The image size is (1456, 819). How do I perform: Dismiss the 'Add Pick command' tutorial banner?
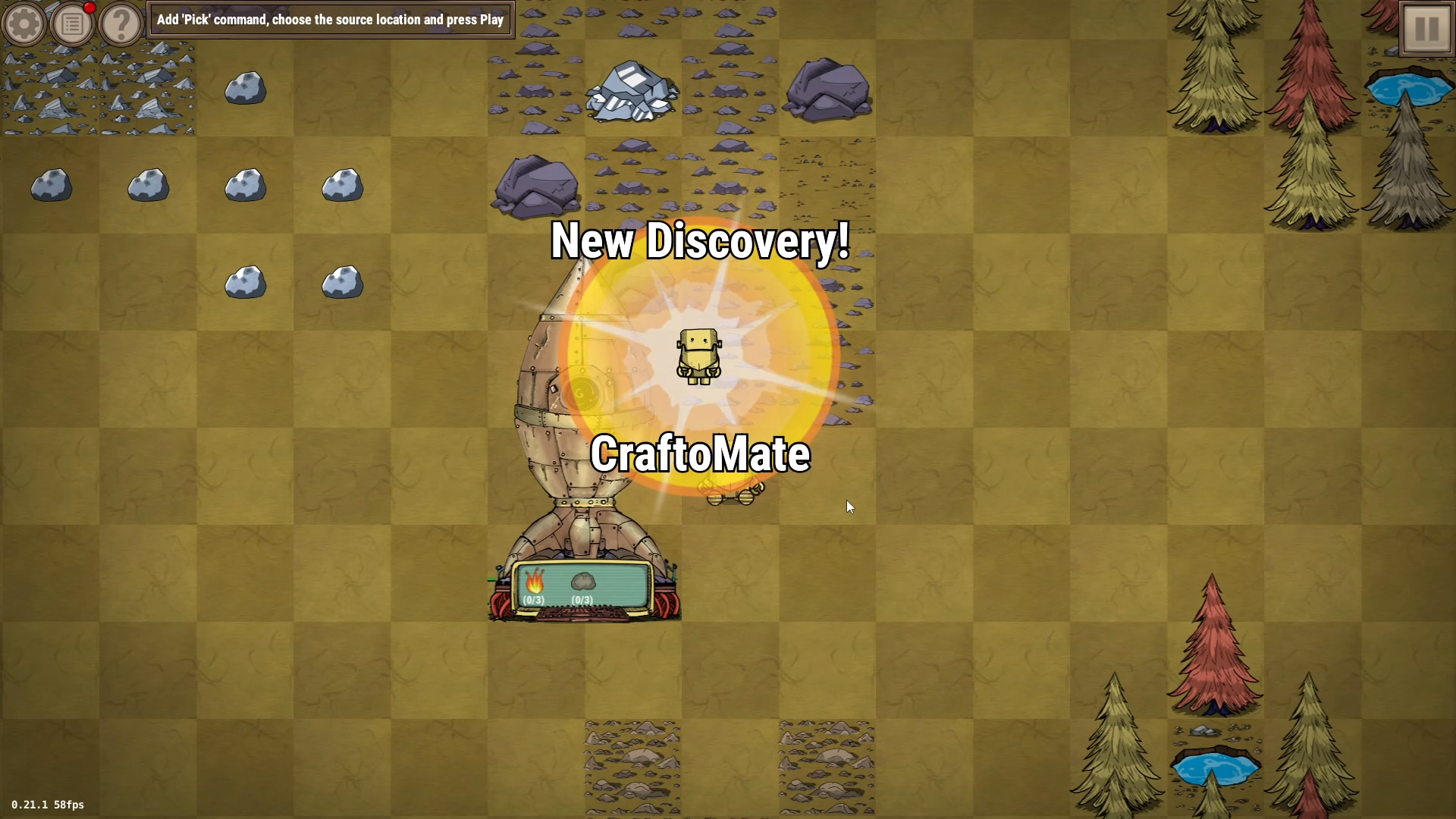point(330,20)
